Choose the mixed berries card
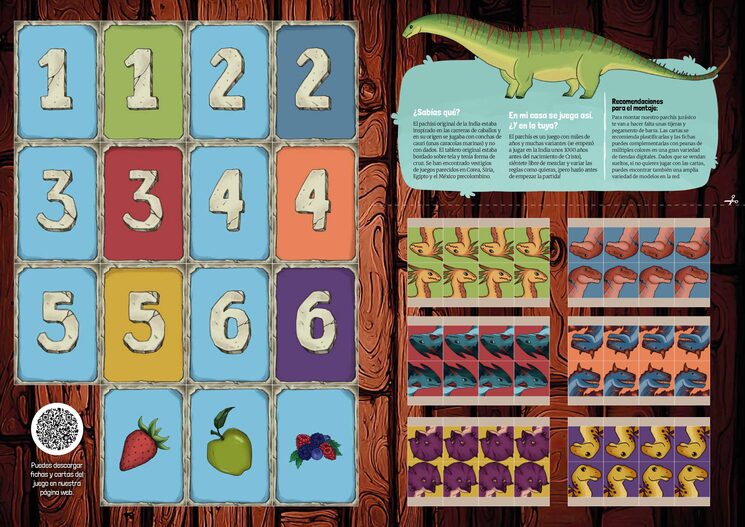 (315, 446)
